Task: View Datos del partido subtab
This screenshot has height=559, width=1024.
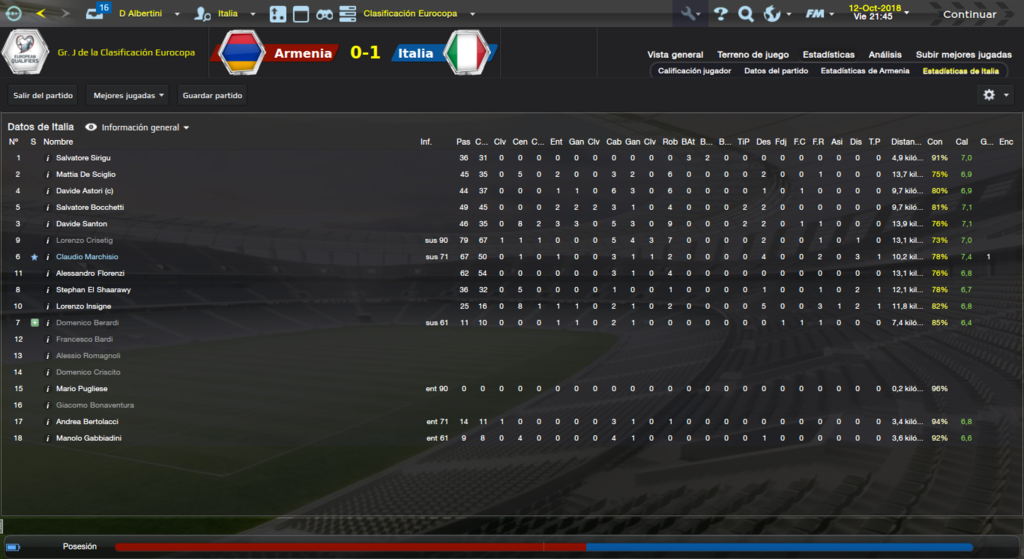Action: click(x=776, y=71)
